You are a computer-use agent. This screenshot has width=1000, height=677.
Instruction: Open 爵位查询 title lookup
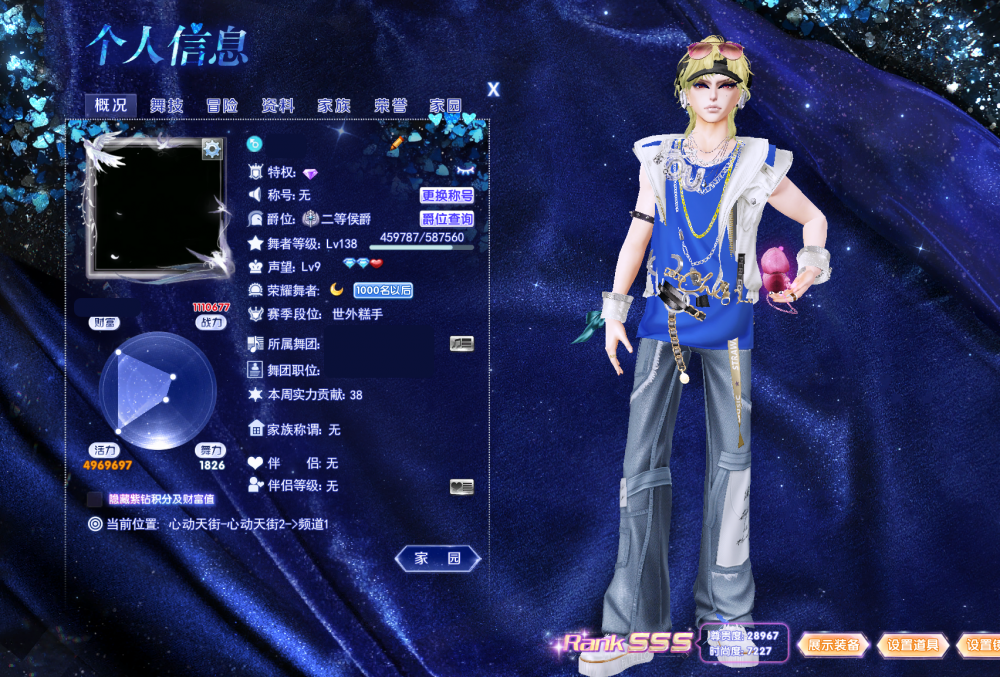coord(446,219)
